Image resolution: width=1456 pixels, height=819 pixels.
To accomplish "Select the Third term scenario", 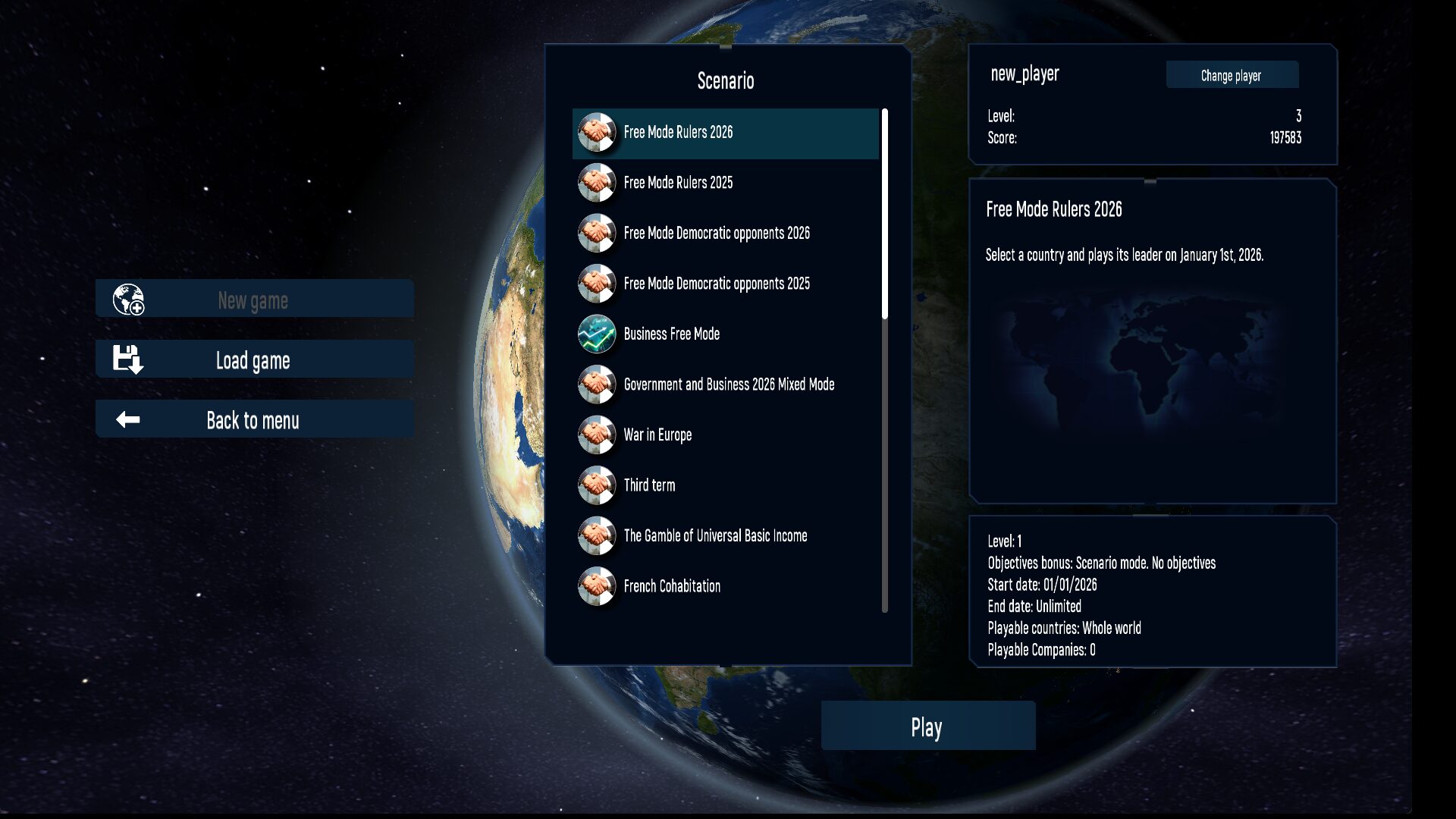I will 648,485.
